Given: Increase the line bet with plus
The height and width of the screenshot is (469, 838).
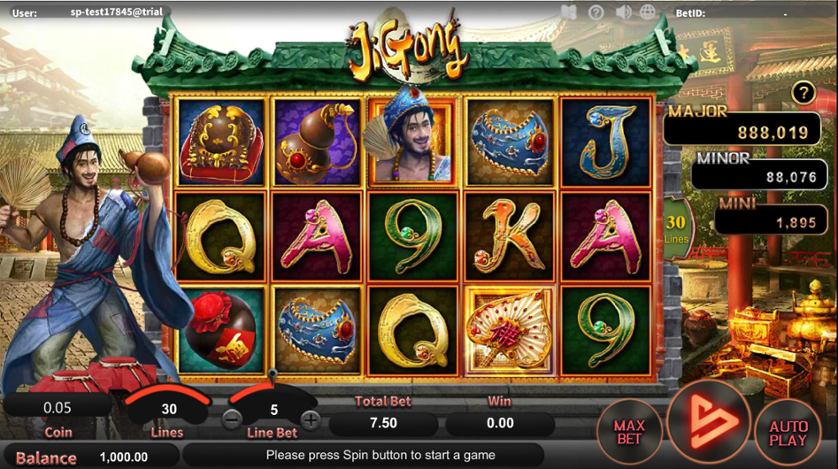Looking at the screenshot, I should tap(311, 419).
